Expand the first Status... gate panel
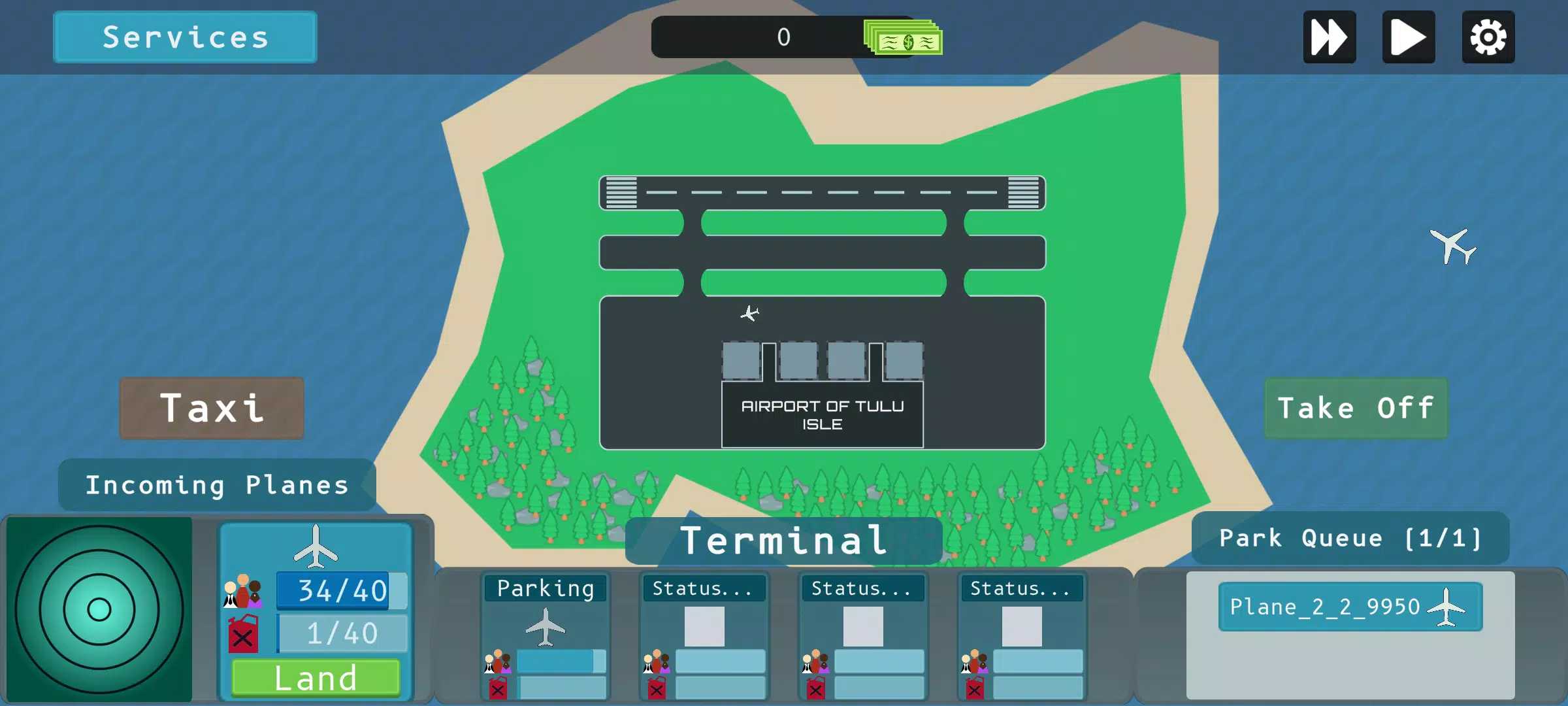 pos(704,588)
